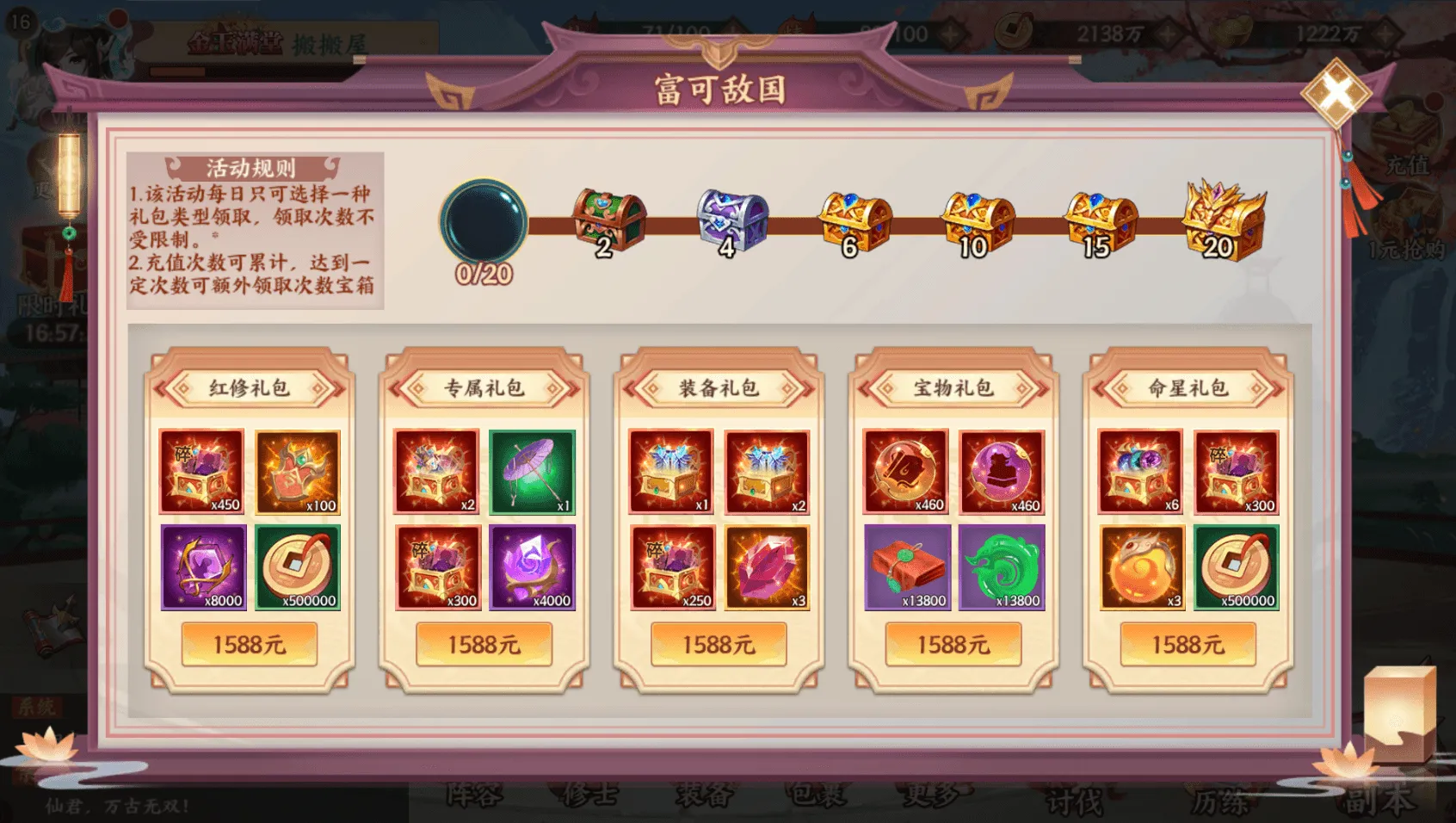View the green jade dragon x13800 item
Image resolution: width=1456 pixels, height=823 pixels.
[x=1002, y=567]
